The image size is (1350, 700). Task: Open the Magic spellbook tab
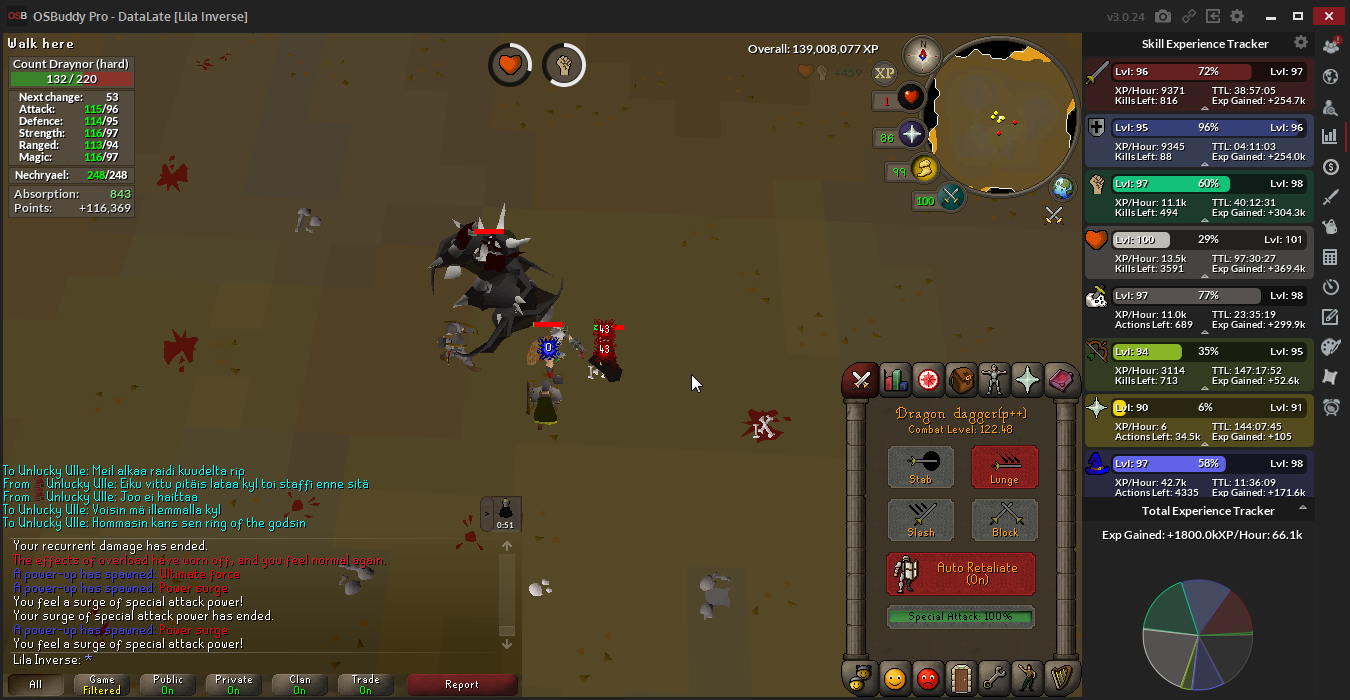point(1060,380)
